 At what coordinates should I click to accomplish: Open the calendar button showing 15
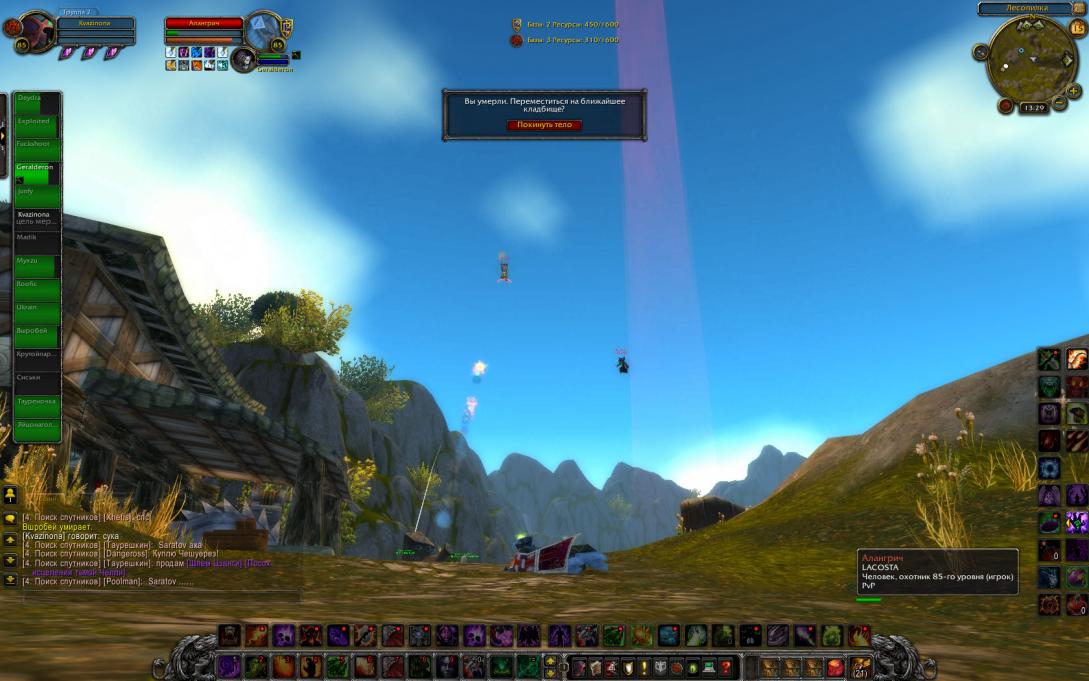(x=1077, y=28)
